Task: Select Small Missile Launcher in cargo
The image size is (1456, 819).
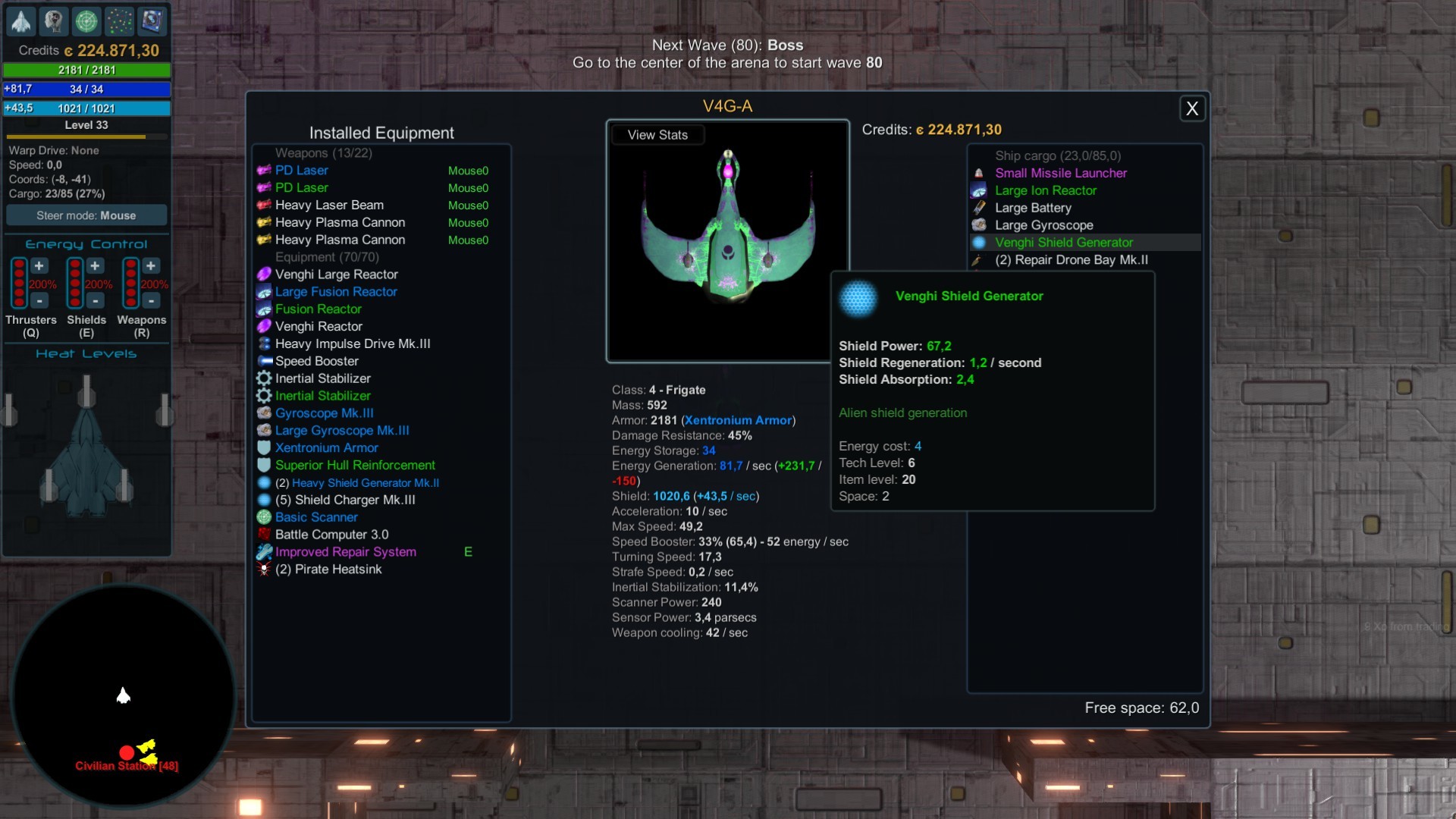Action: [x=1060, y=173]
